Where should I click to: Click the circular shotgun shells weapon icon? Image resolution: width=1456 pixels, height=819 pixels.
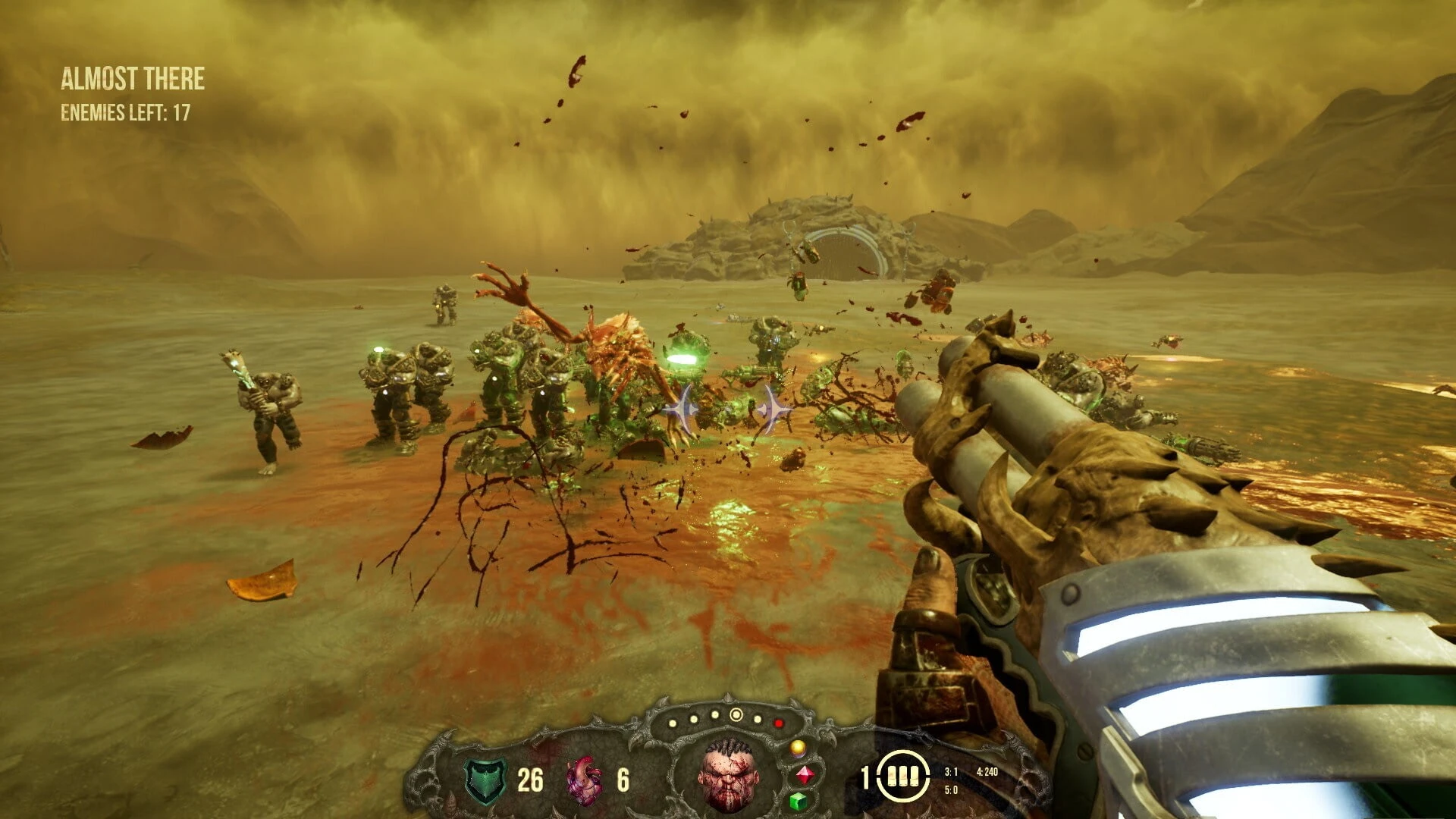[903, 777]
